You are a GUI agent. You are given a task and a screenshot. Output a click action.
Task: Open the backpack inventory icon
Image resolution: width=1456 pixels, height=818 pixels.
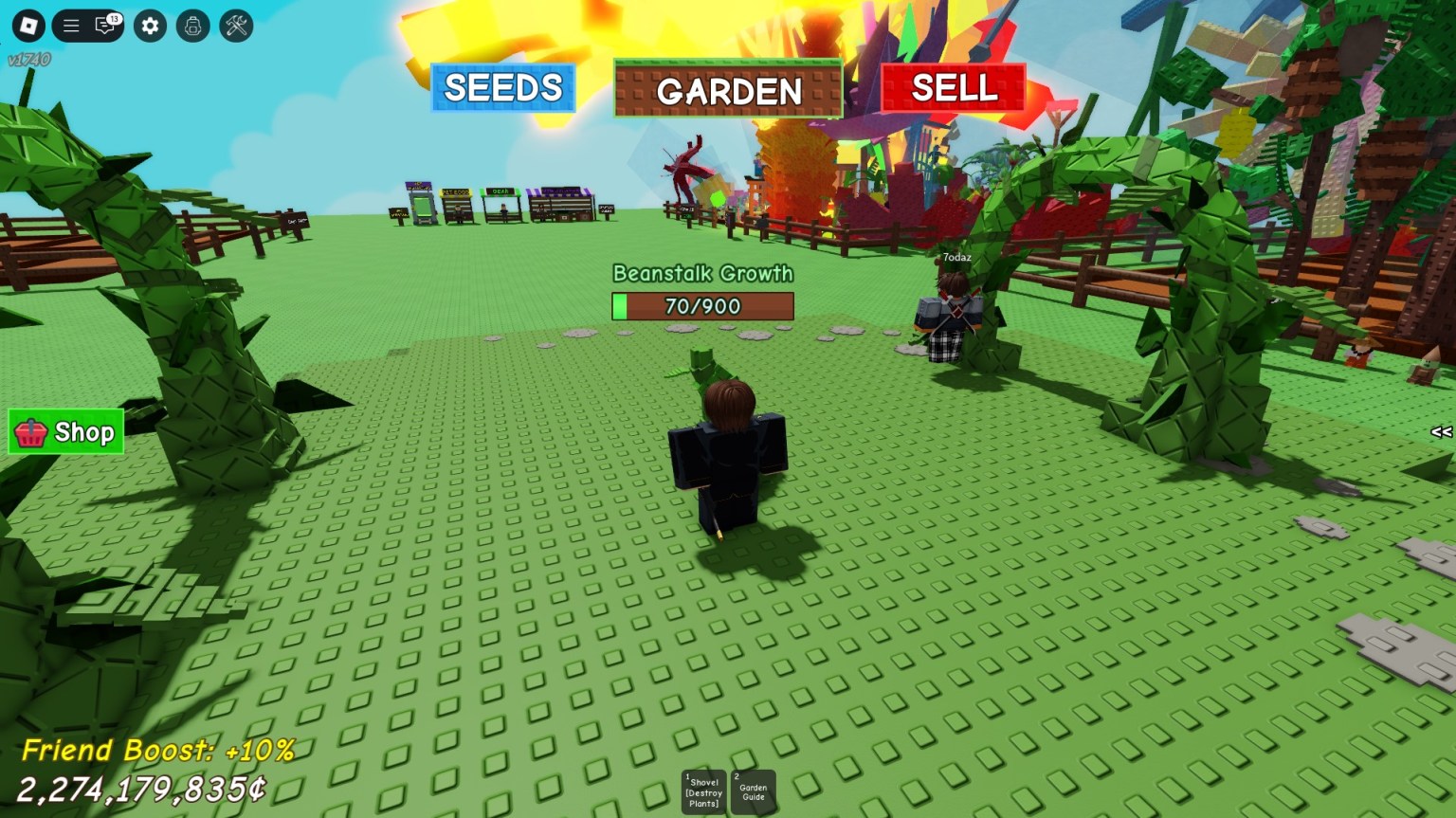coord(192,27)
